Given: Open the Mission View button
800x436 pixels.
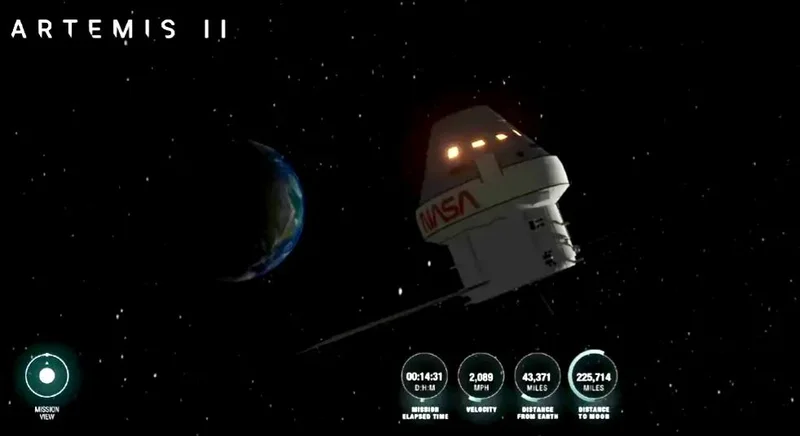Looking at the screenshot, I should click(x=46, y=376).
